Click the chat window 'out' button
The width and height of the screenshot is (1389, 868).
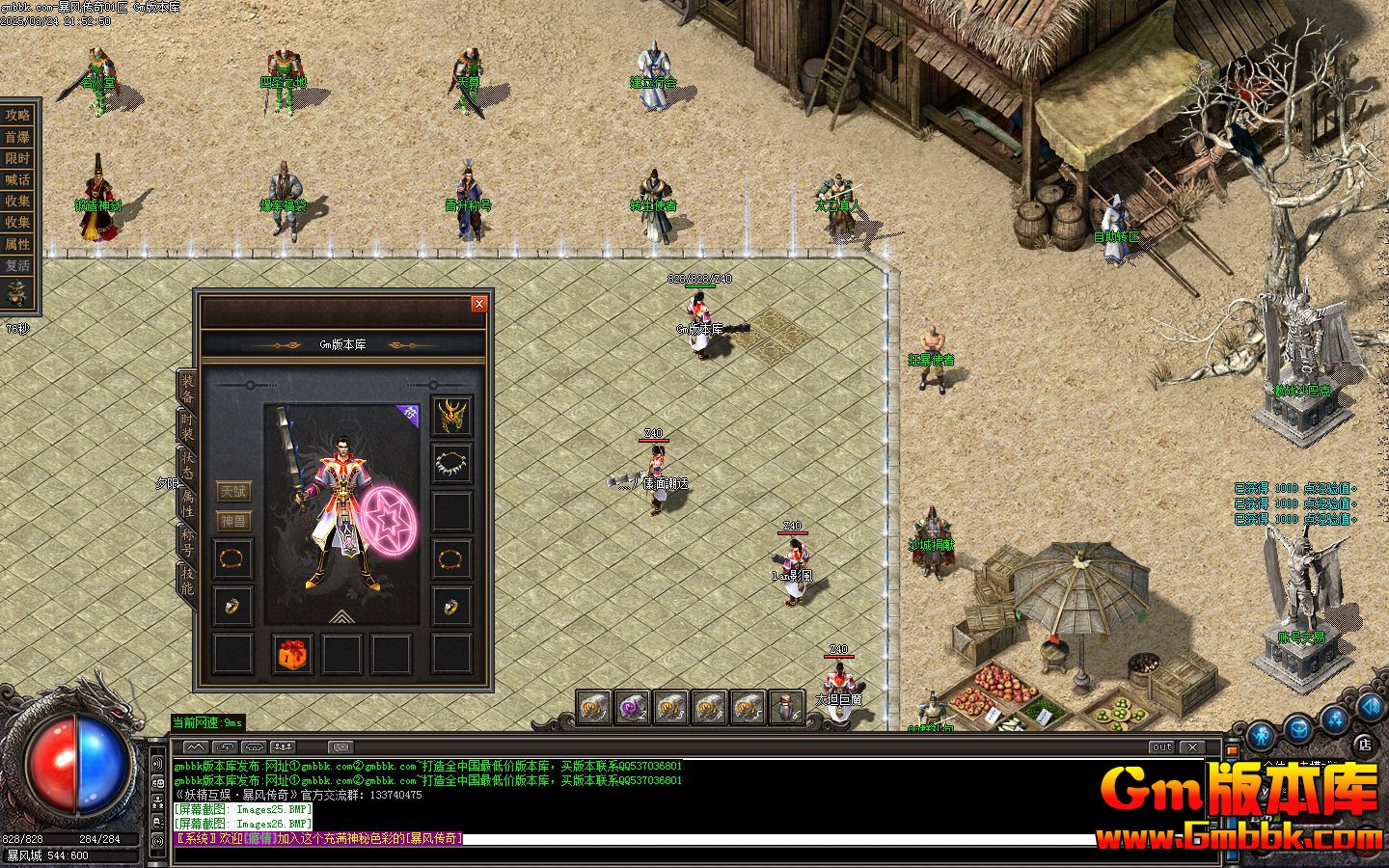(x=1162, y=747)
